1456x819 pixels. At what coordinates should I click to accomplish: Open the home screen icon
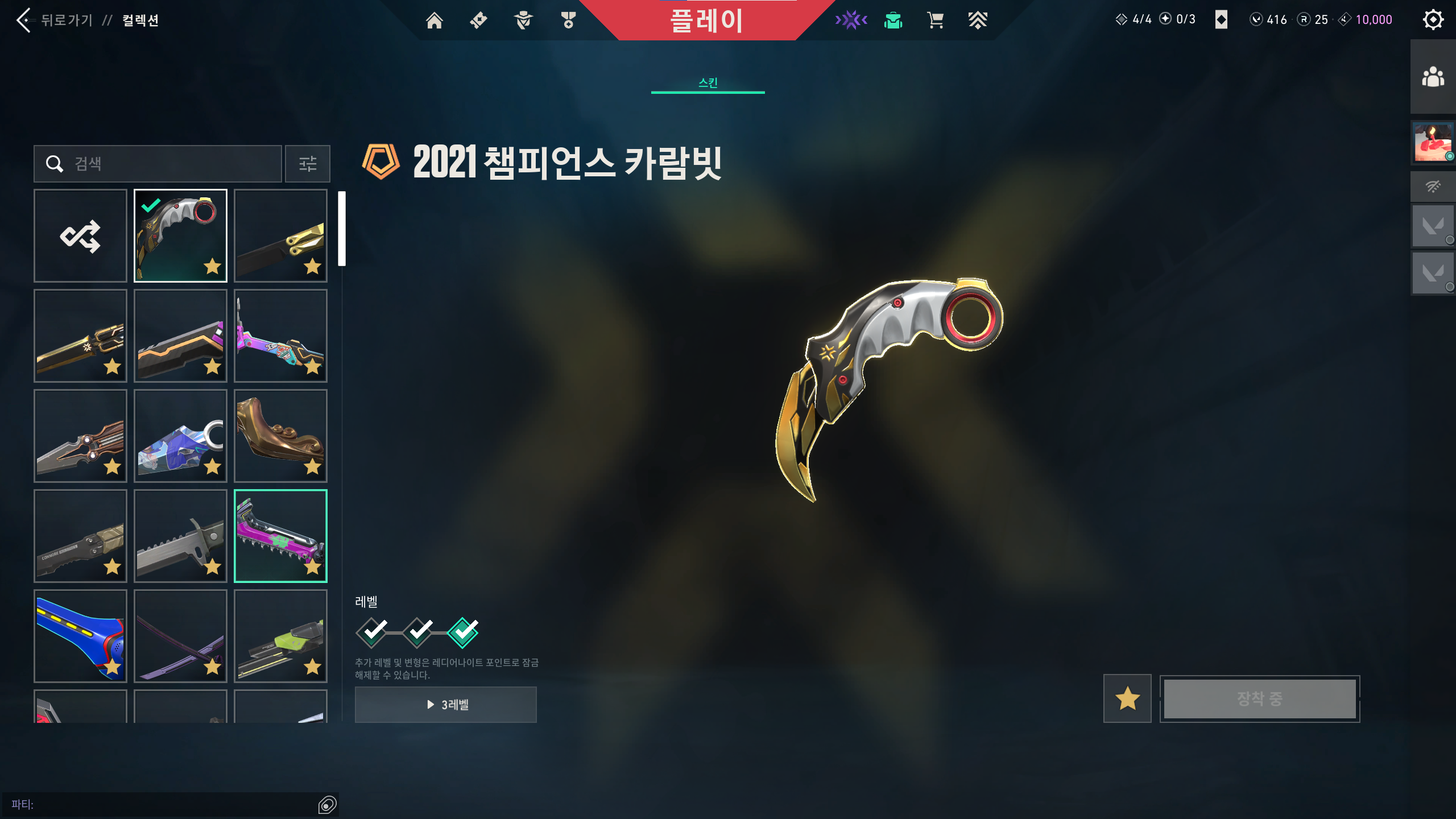point(435,20)
